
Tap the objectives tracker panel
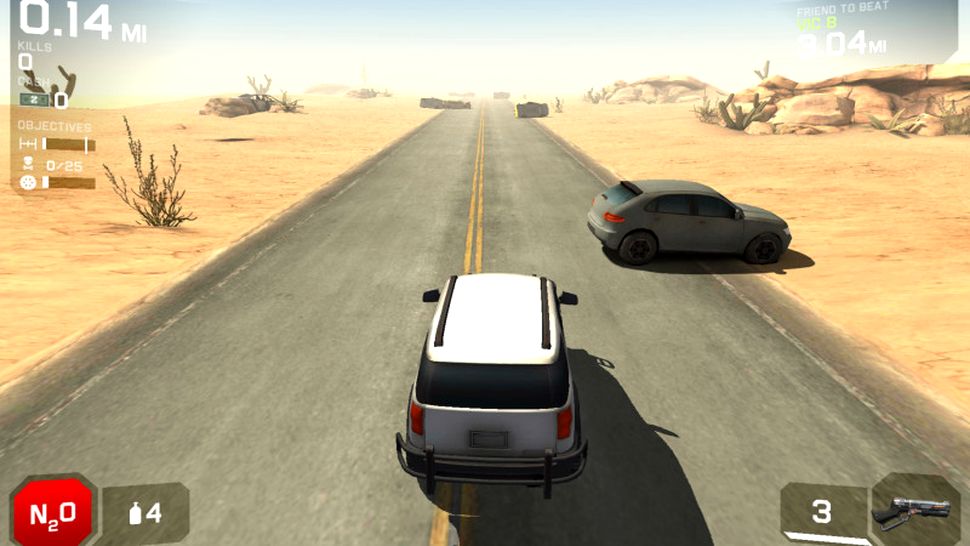coord(57,156)
